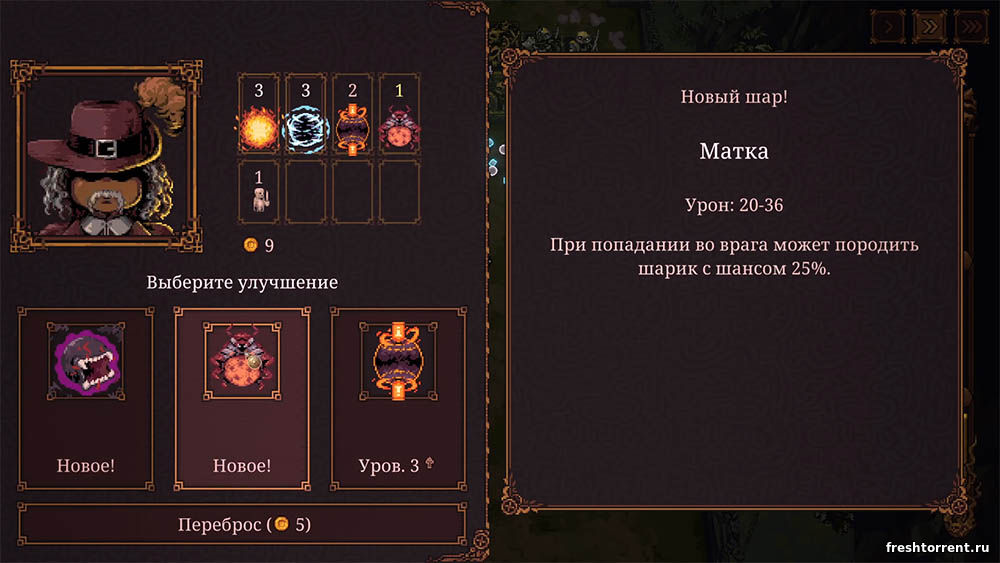1000x563 pixels.
Task: Select the blue swirling vortex ball slot
Action: click(305, 118)
